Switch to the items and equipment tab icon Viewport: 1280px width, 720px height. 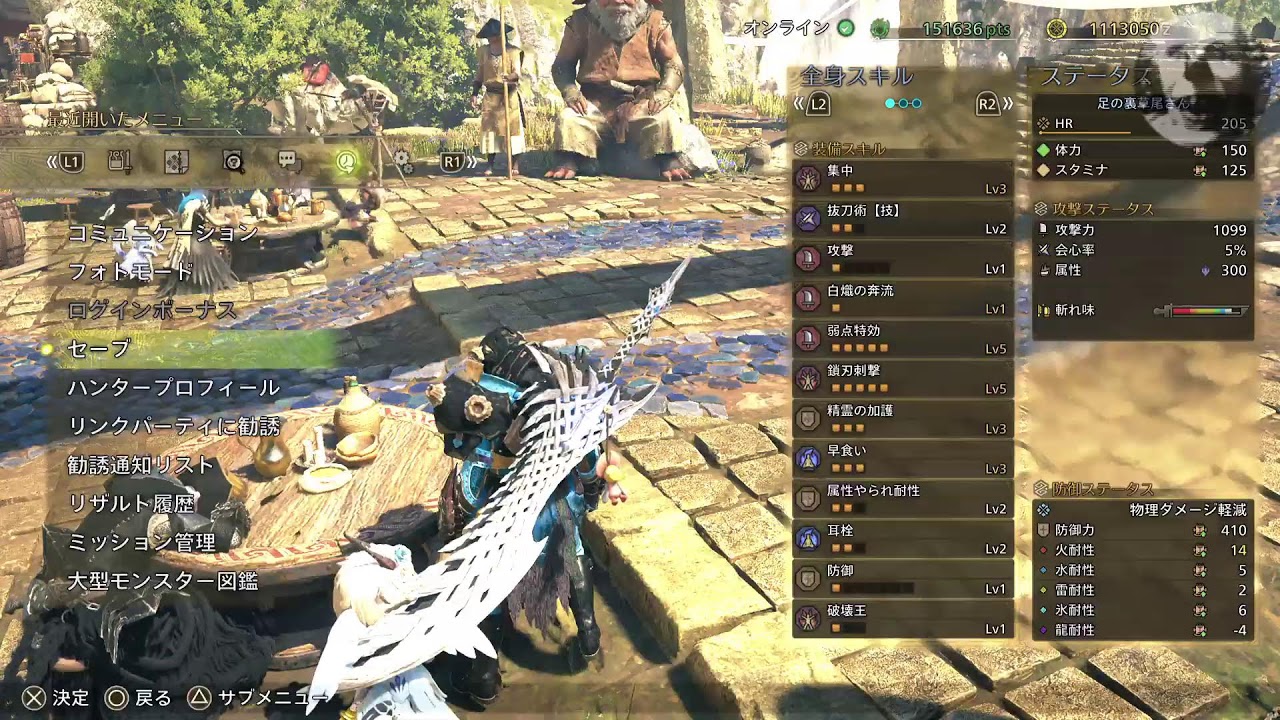click(x=120, y=161)
